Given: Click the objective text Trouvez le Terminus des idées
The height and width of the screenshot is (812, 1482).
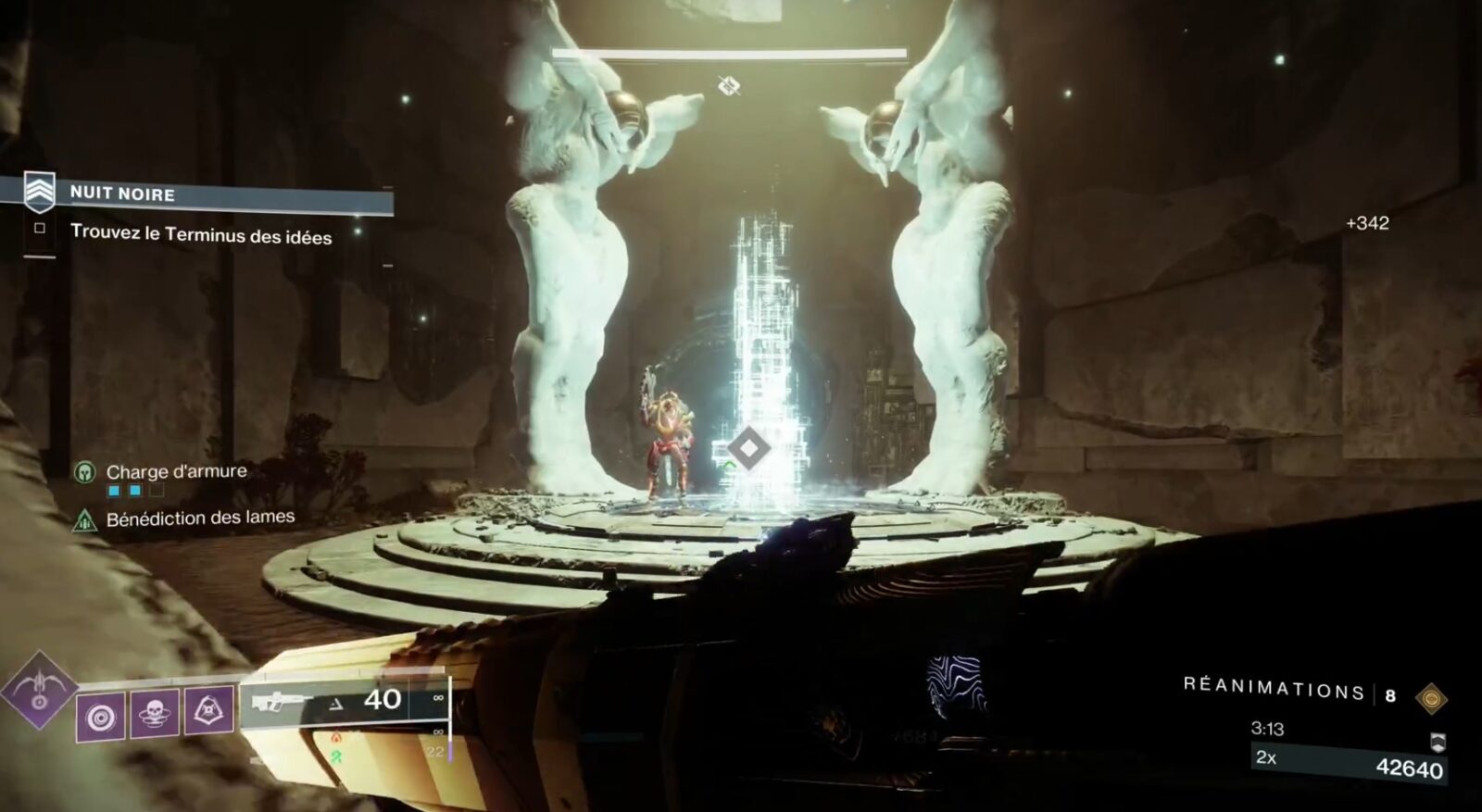Looking at the screenshot, I should coord(206,235).
